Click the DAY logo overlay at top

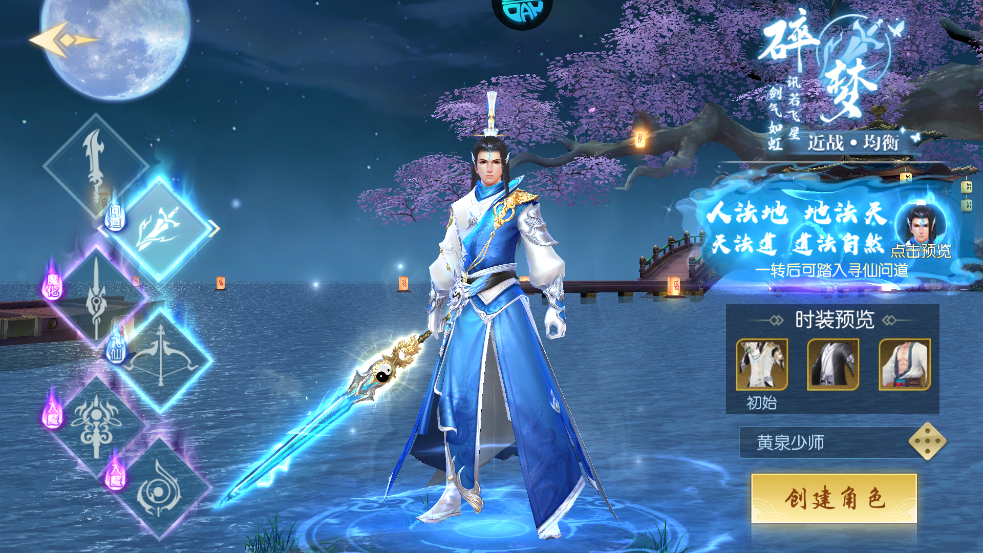coord(522,10)
